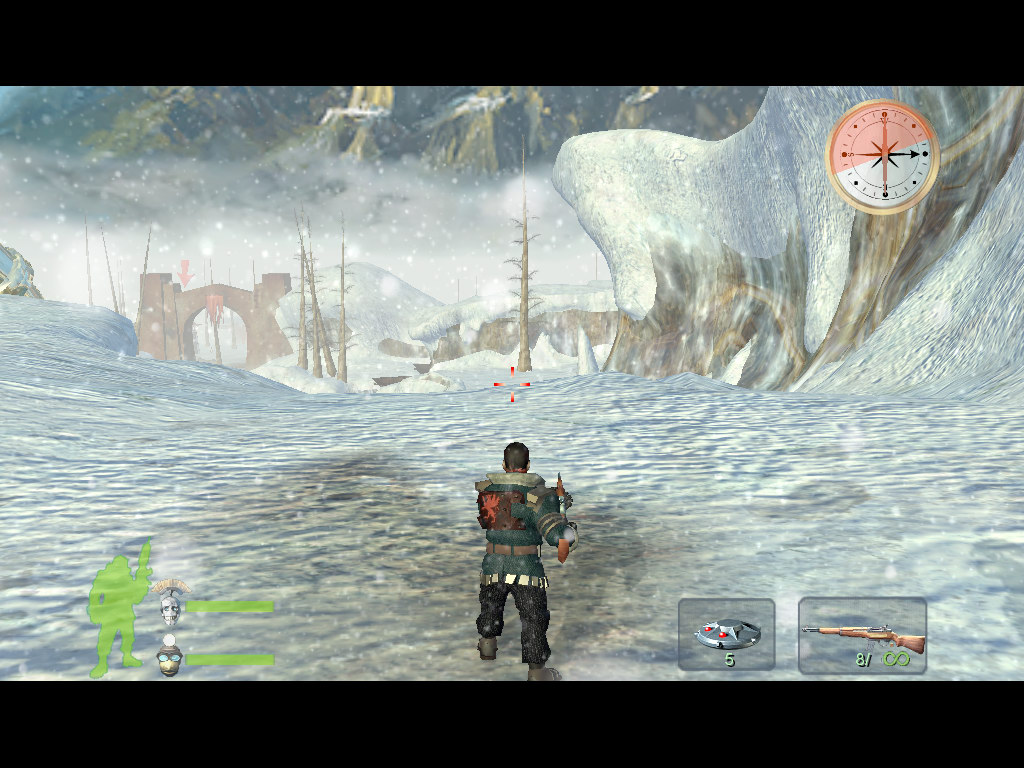This screenshot has height=768, width=1024.
Task: Choose the rifle weapon slot
Action: coord(862,635)
